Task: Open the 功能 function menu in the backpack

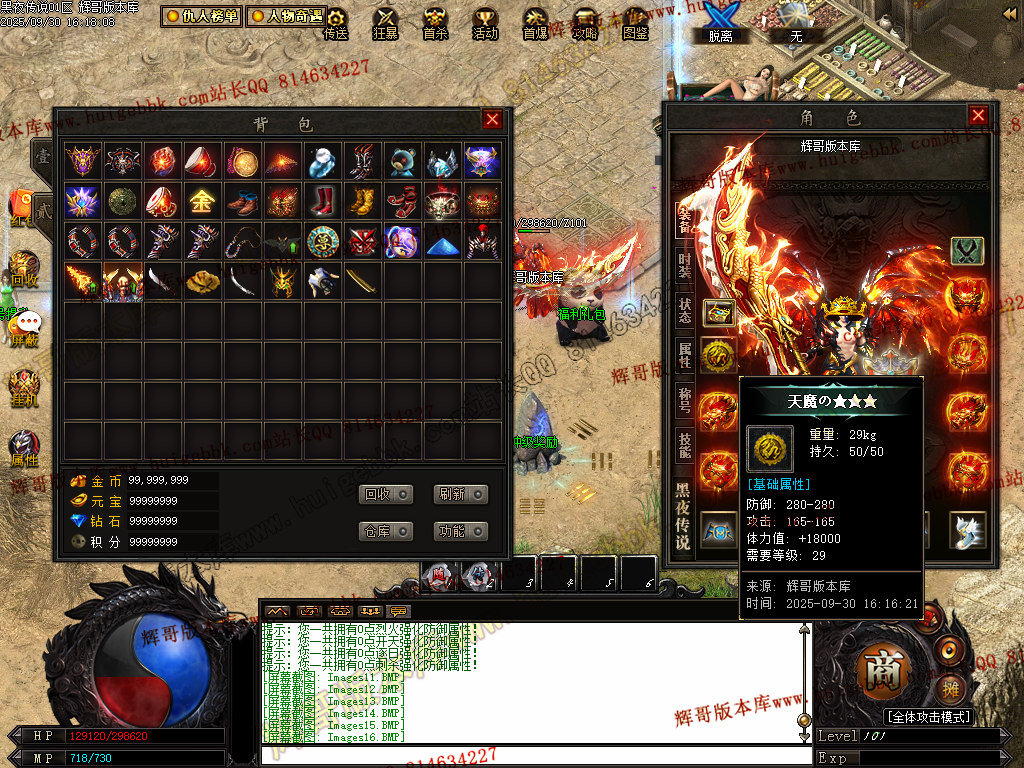Action: 461,531
